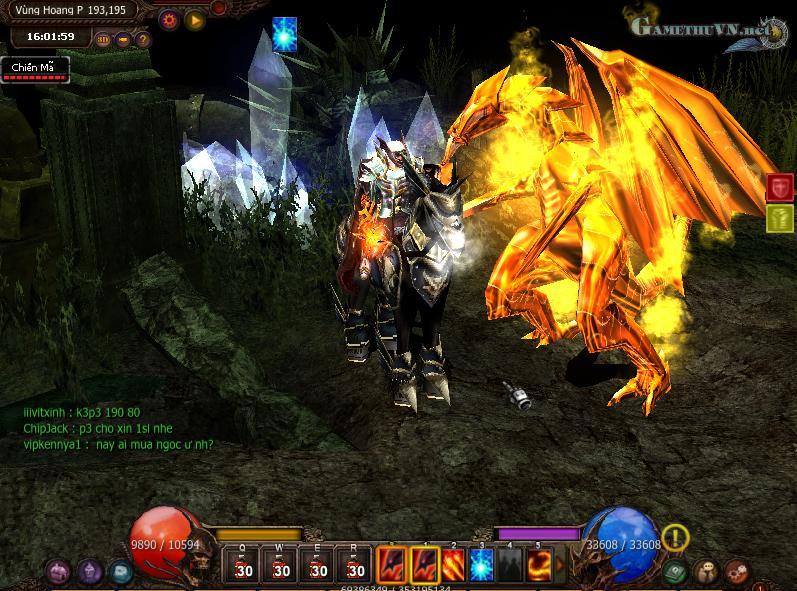Activate the blue starburst skill in slot 3
Image resolution: width=797 pixels, height=591 pixels.
(481, 564)
